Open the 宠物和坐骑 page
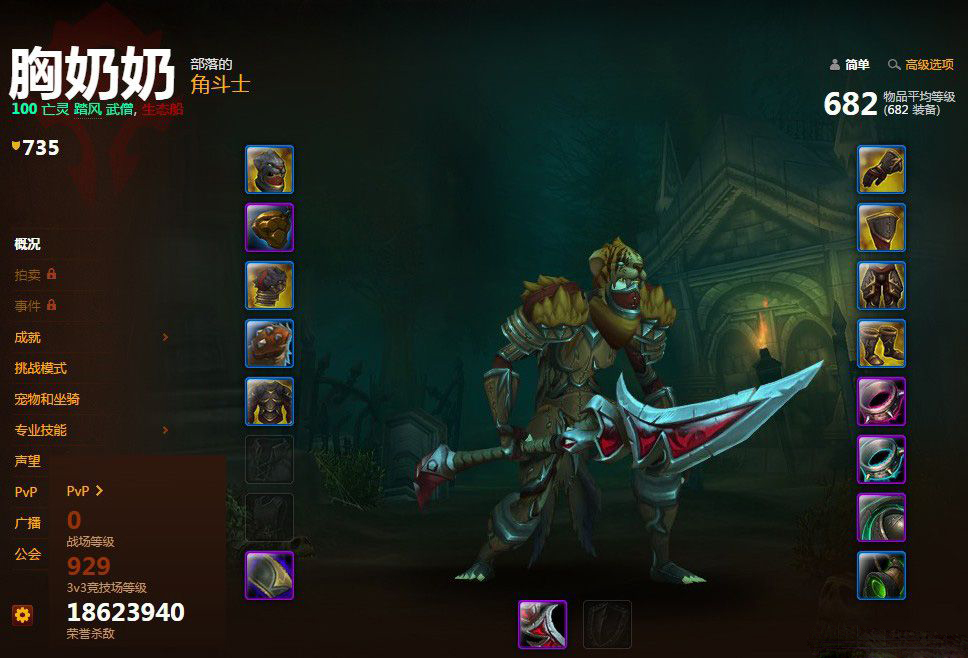Screen dimensions: 968x658 tap(47, 399)
